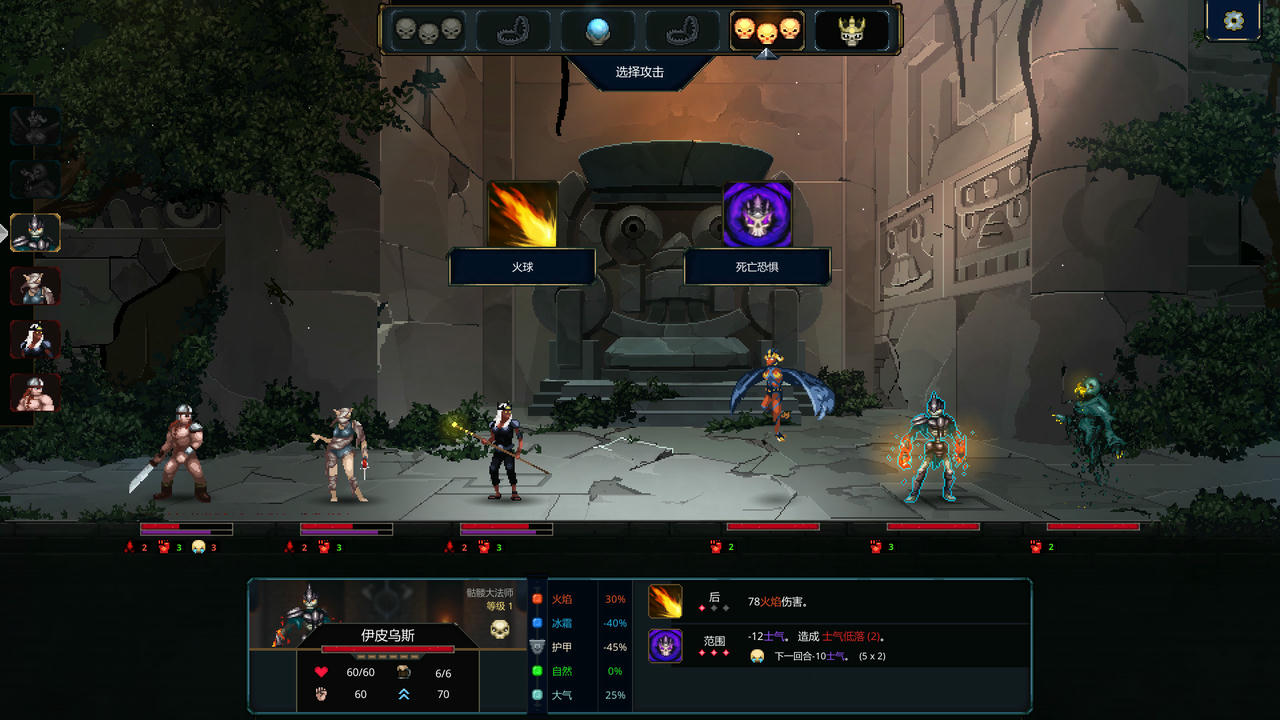
Task: Click the blue crystal orb stage icon
Action: click(597, 31)
